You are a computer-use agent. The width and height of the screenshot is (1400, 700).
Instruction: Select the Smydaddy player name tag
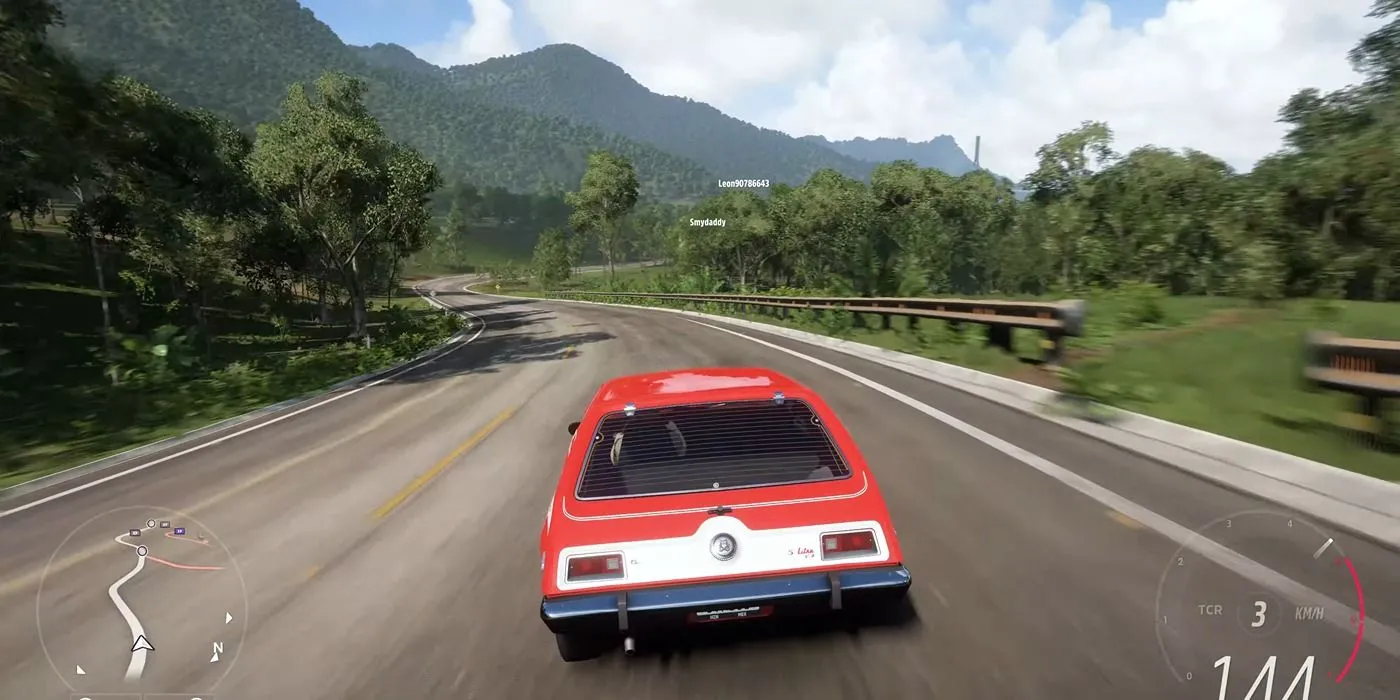point(707,222)
